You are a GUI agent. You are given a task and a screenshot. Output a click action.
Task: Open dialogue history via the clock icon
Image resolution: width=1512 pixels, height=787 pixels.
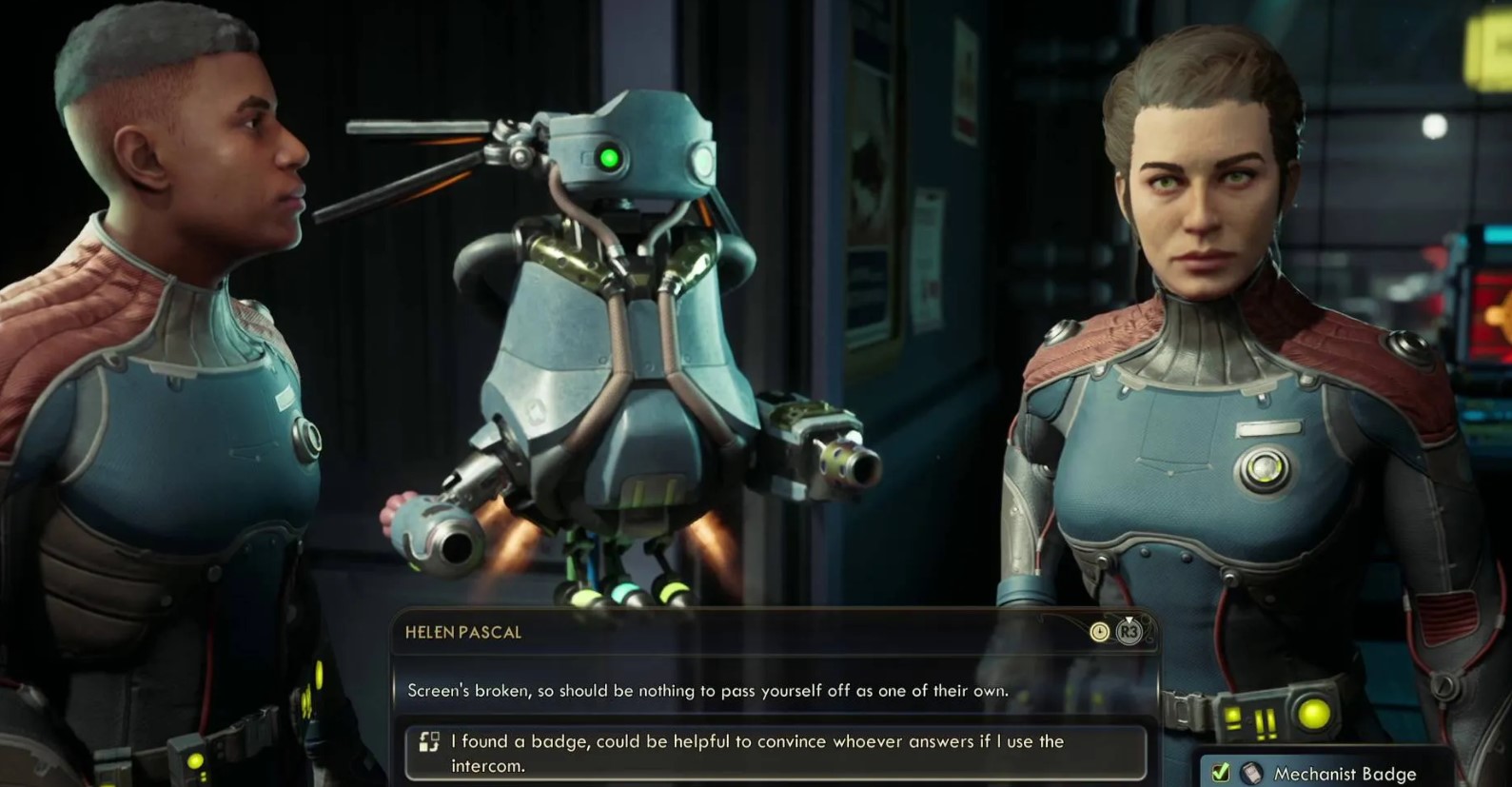[1099, 632]
